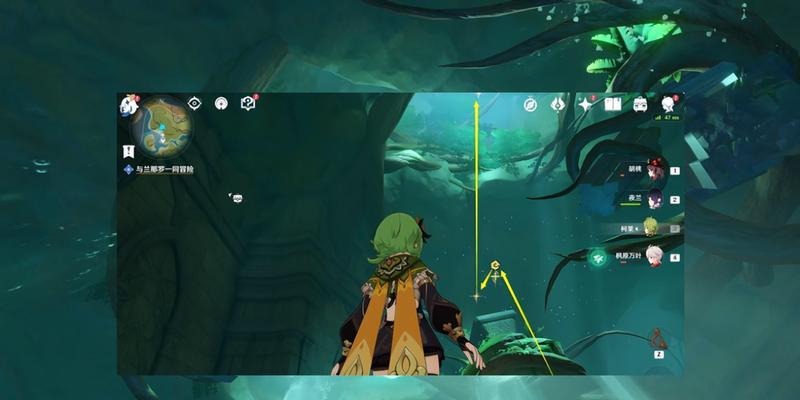
Task: Open the round compass-dial icon beside the minimap
Action: [x=221, y=103]
